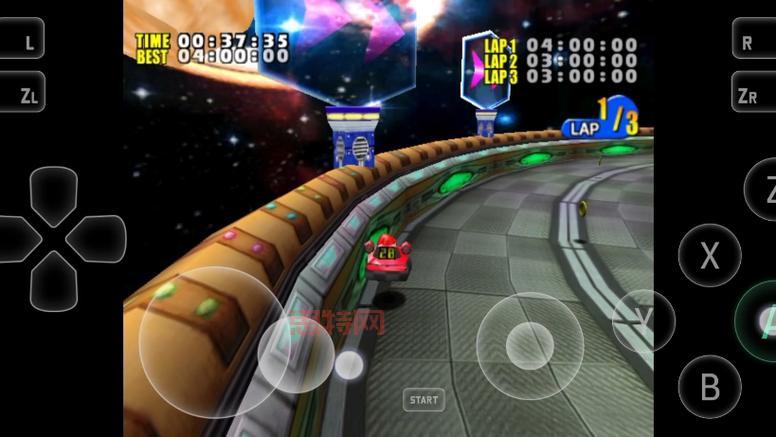Tap the ZL trigger button overlay

click(24, 94)
